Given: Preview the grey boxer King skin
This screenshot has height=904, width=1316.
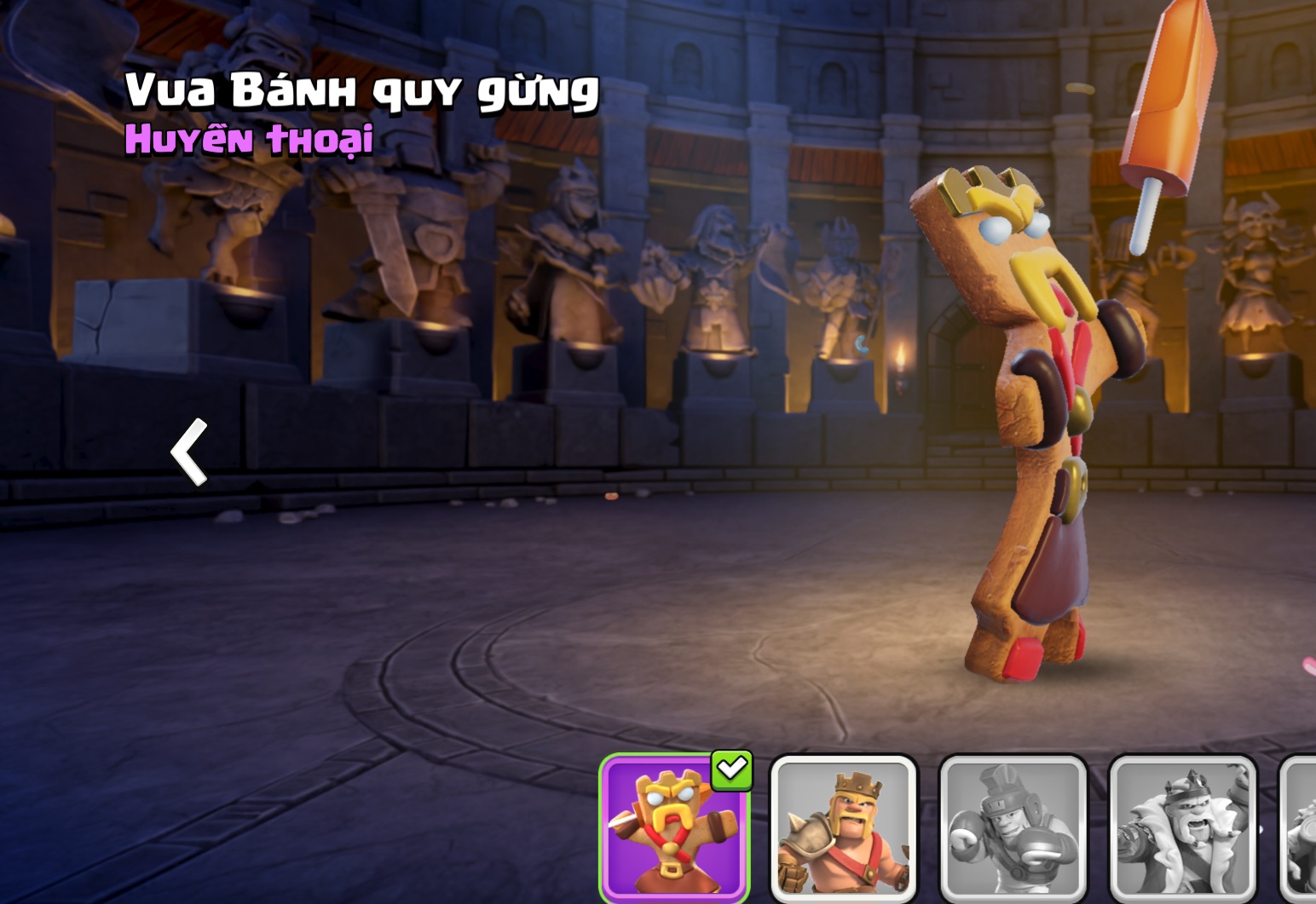Looking at the screenshot, I should pos(1013,828).
